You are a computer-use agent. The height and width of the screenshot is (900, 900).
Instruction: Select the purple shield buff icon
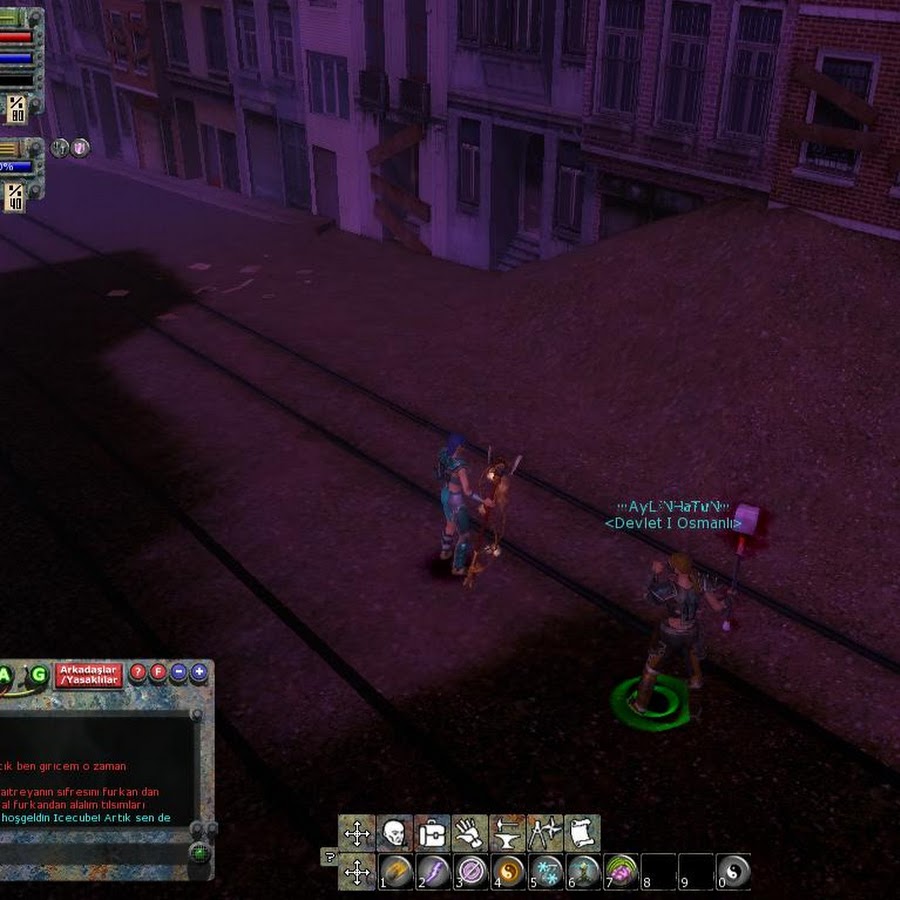(x=80, y=148)
